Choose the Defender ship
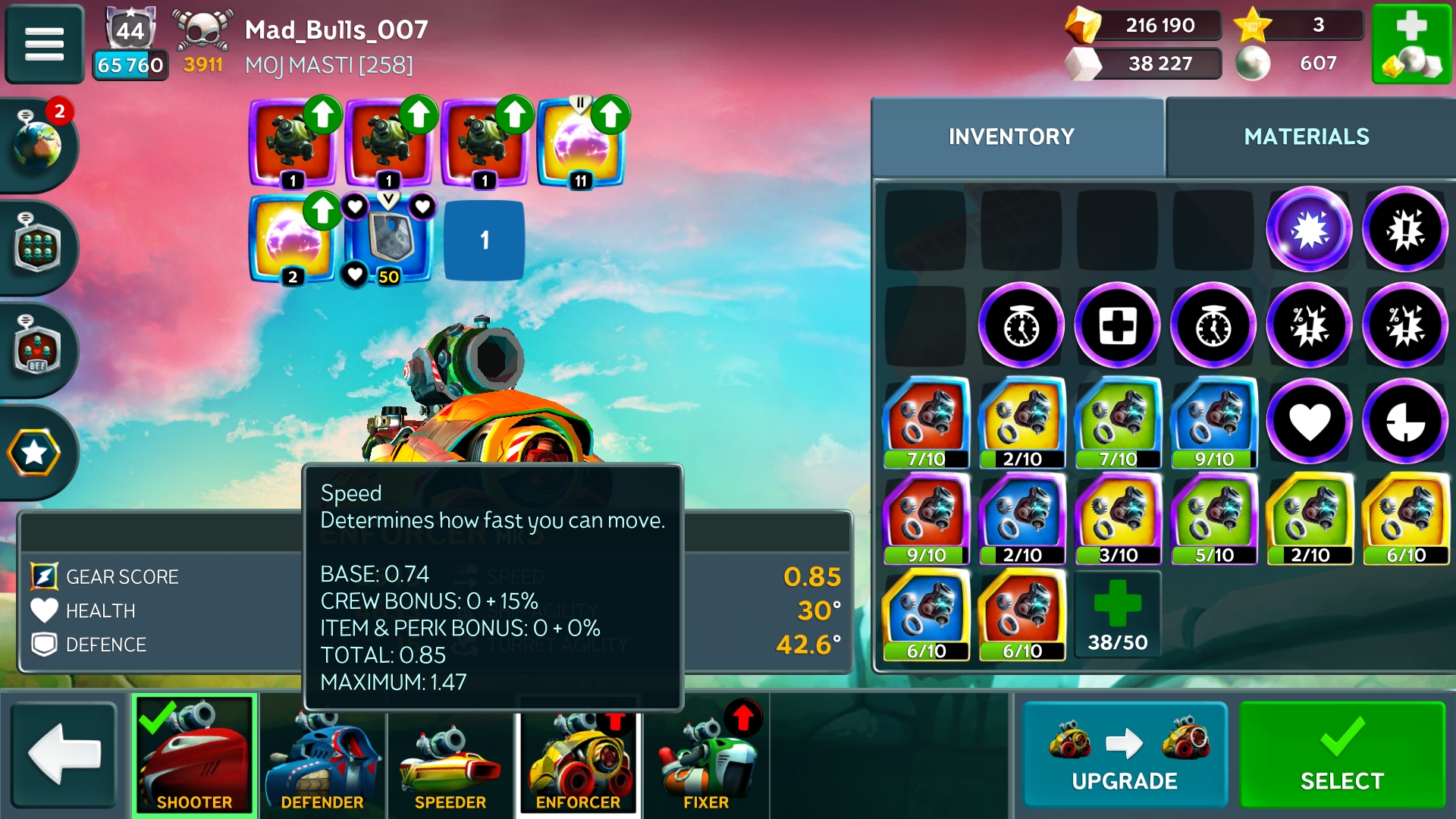Viewport: 1456px width, 819px height. click(322, 755)
